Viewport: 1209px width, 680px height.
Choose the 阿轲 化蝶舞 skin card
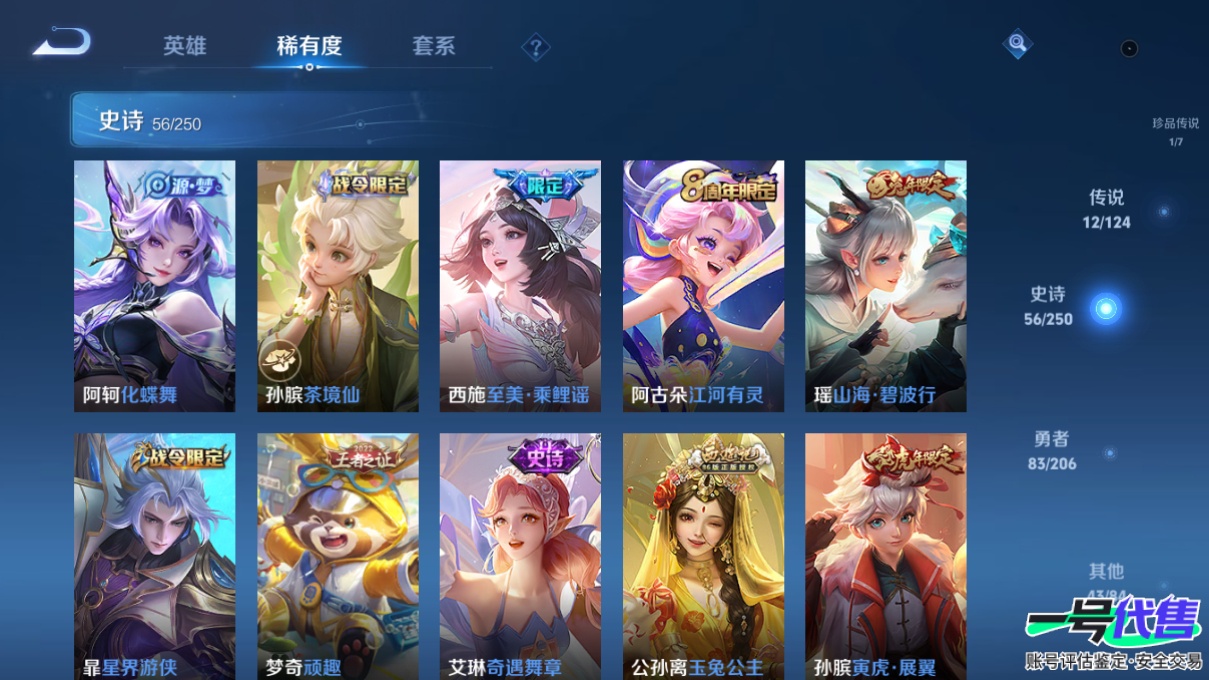[x=155, y=286]
